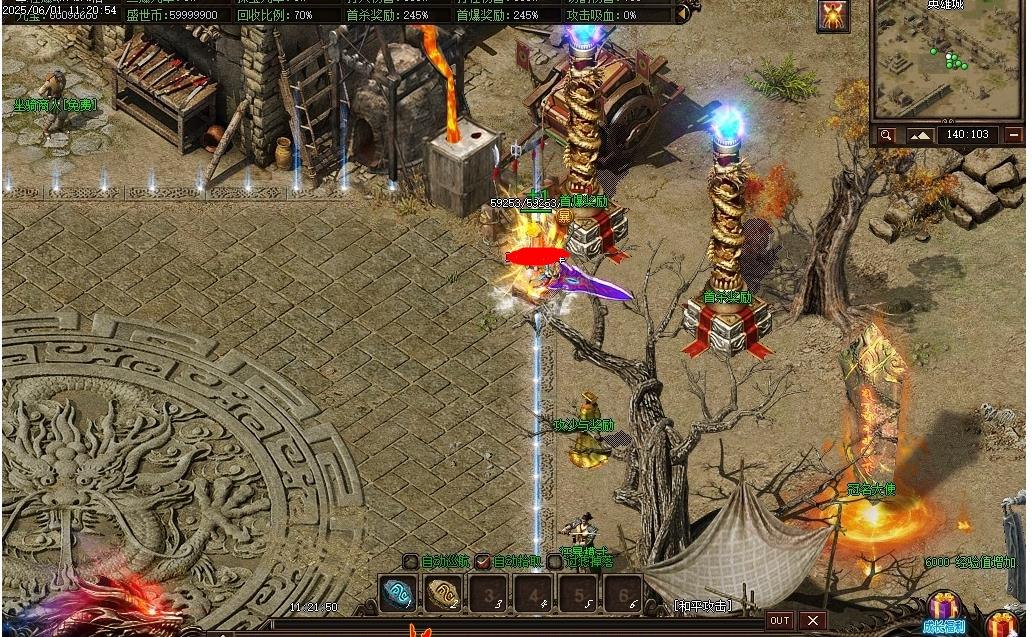Open the red gift box icon
Viewport: 1032px width, 637px height.
coord(1004,621)
